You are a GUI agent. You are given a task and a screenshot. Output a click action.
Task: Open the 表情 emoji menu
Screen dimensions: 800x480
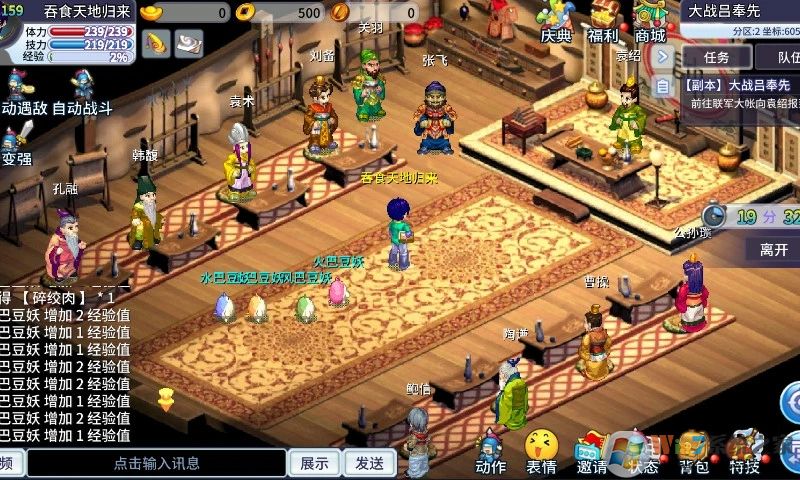[541, 451]
